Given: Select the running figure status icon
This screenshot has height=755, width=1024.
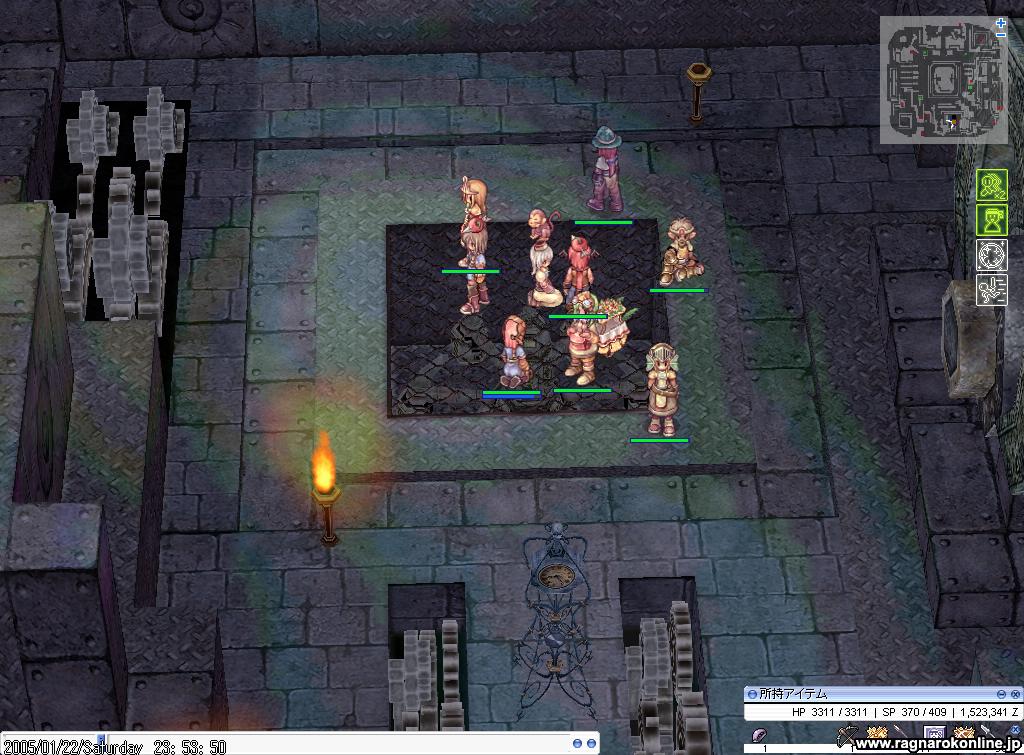Looking at the screenshot, I should point(991,290).
